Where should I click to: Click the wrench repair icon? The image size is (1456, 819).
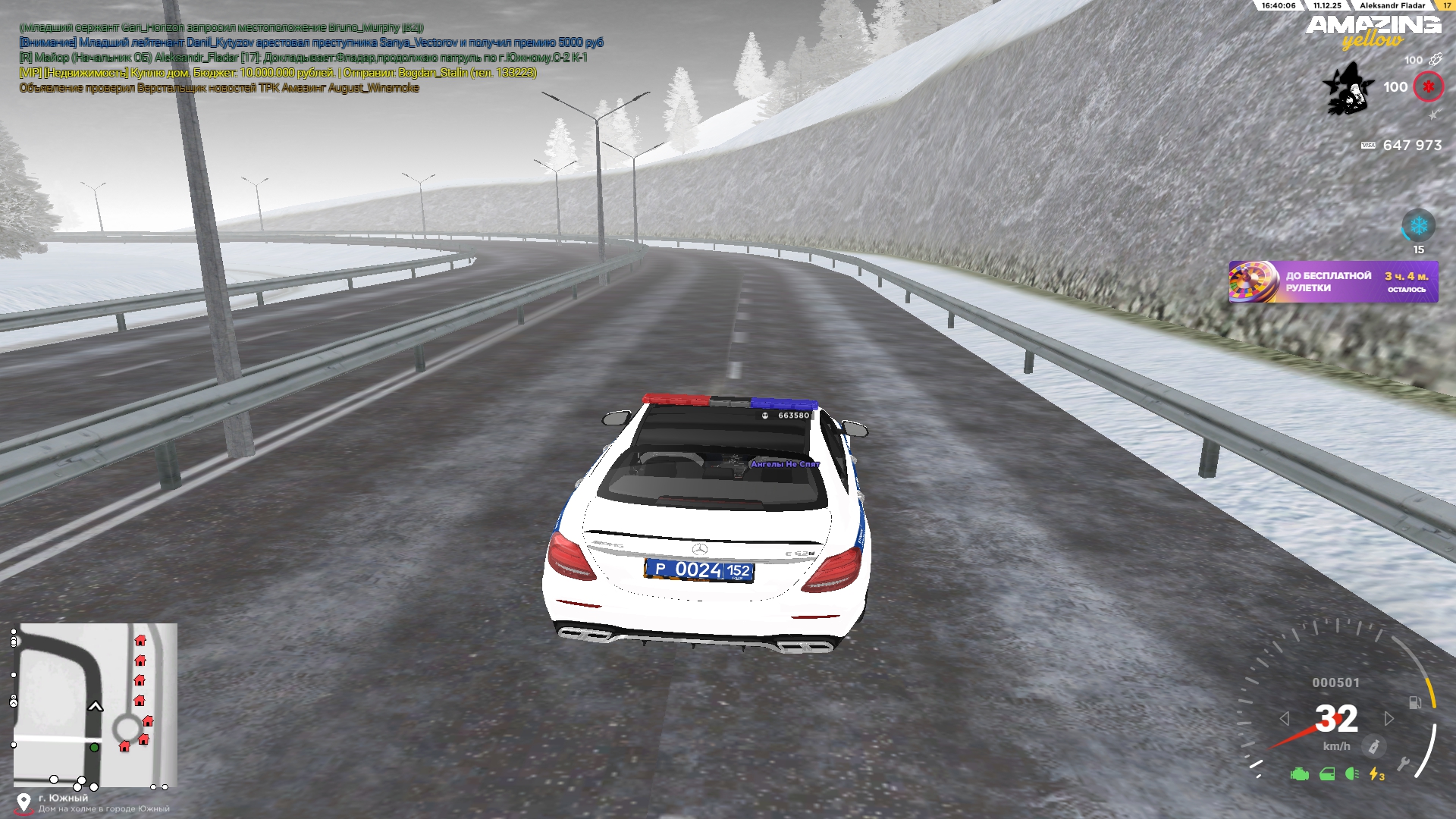pos(1403,764)
